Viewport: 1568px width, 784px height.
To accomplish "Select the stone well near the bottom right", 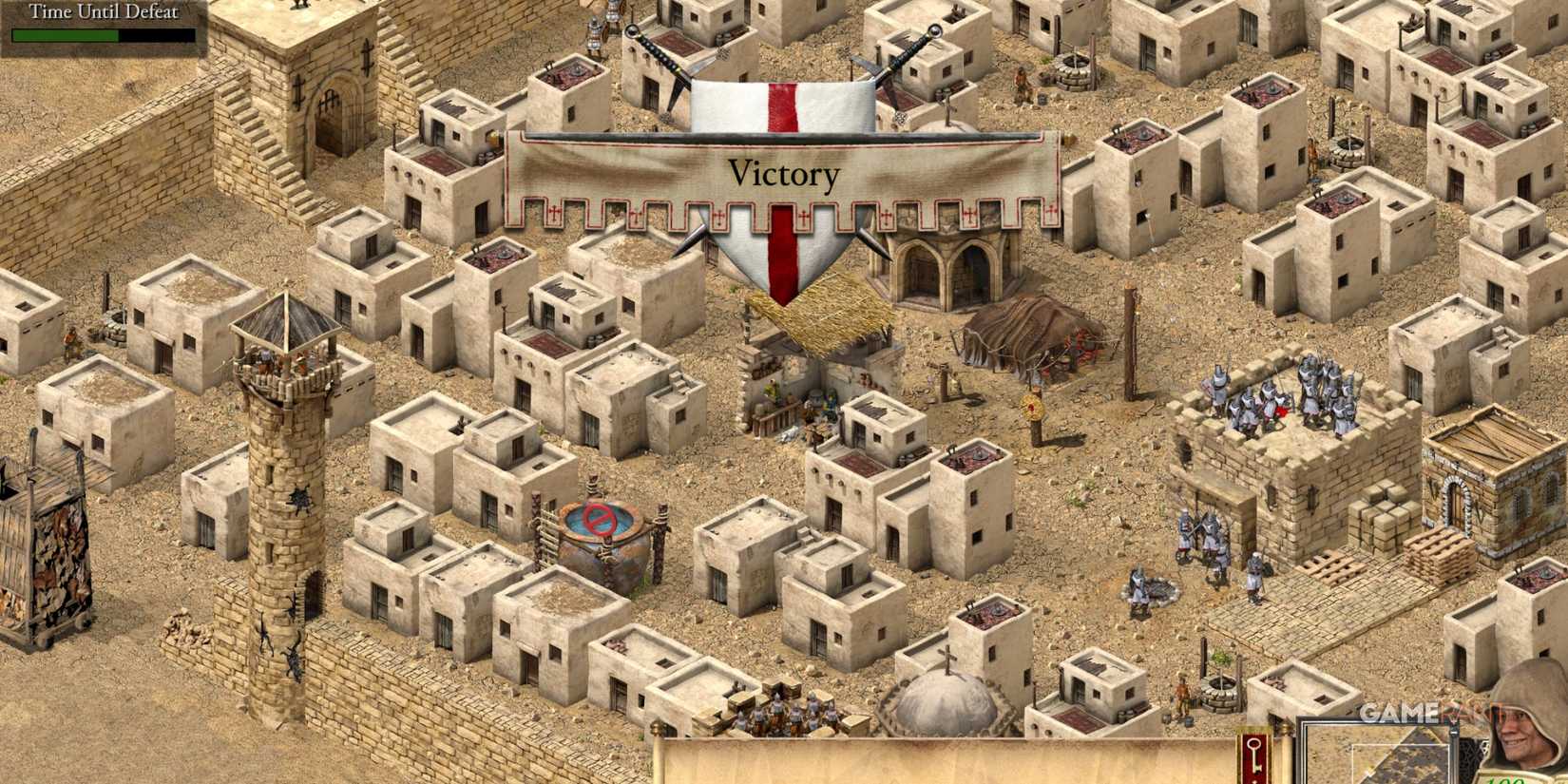I will (x=1221, y=691).
